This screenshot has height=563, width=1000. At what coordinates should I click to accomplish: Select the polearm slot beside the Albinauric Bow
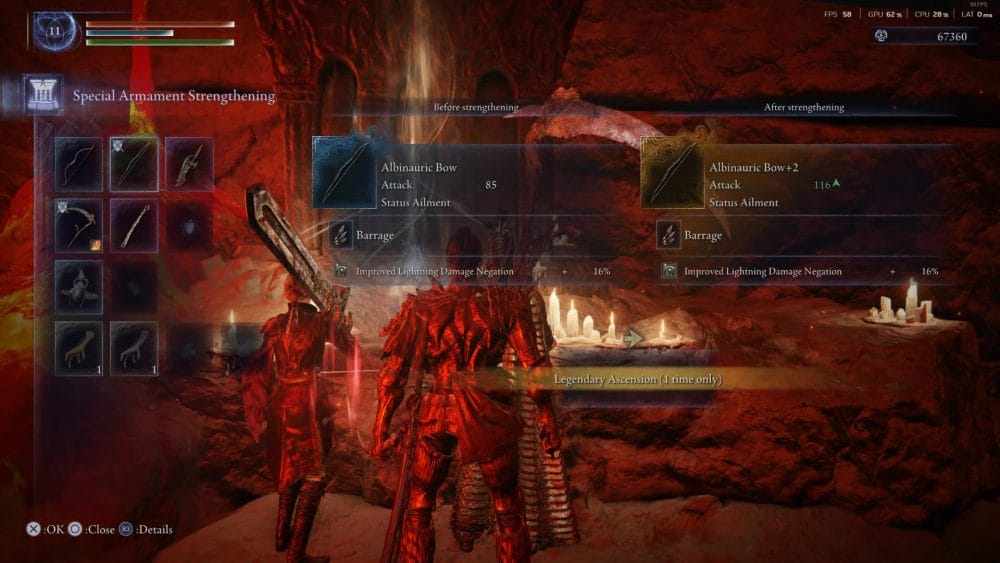coord(189,163)
